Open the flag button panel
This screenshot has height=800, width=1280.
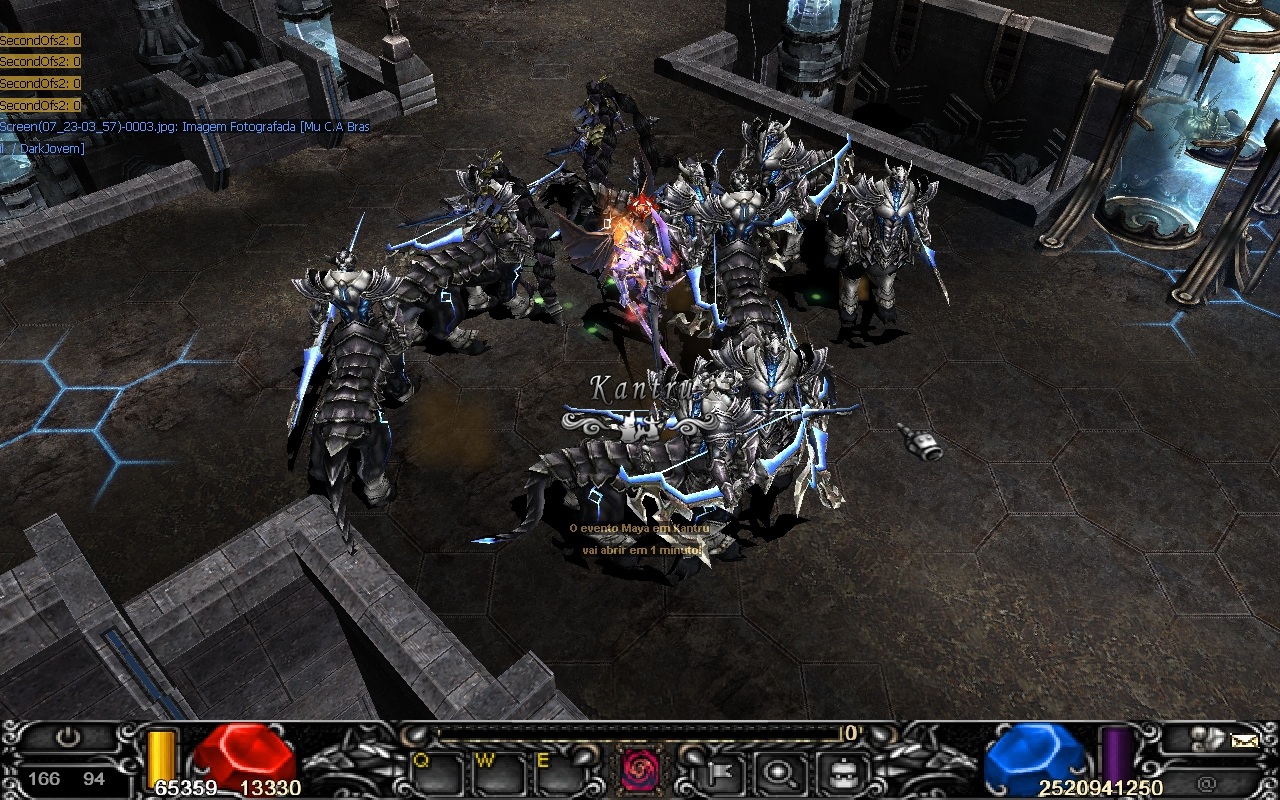point(722,771)
